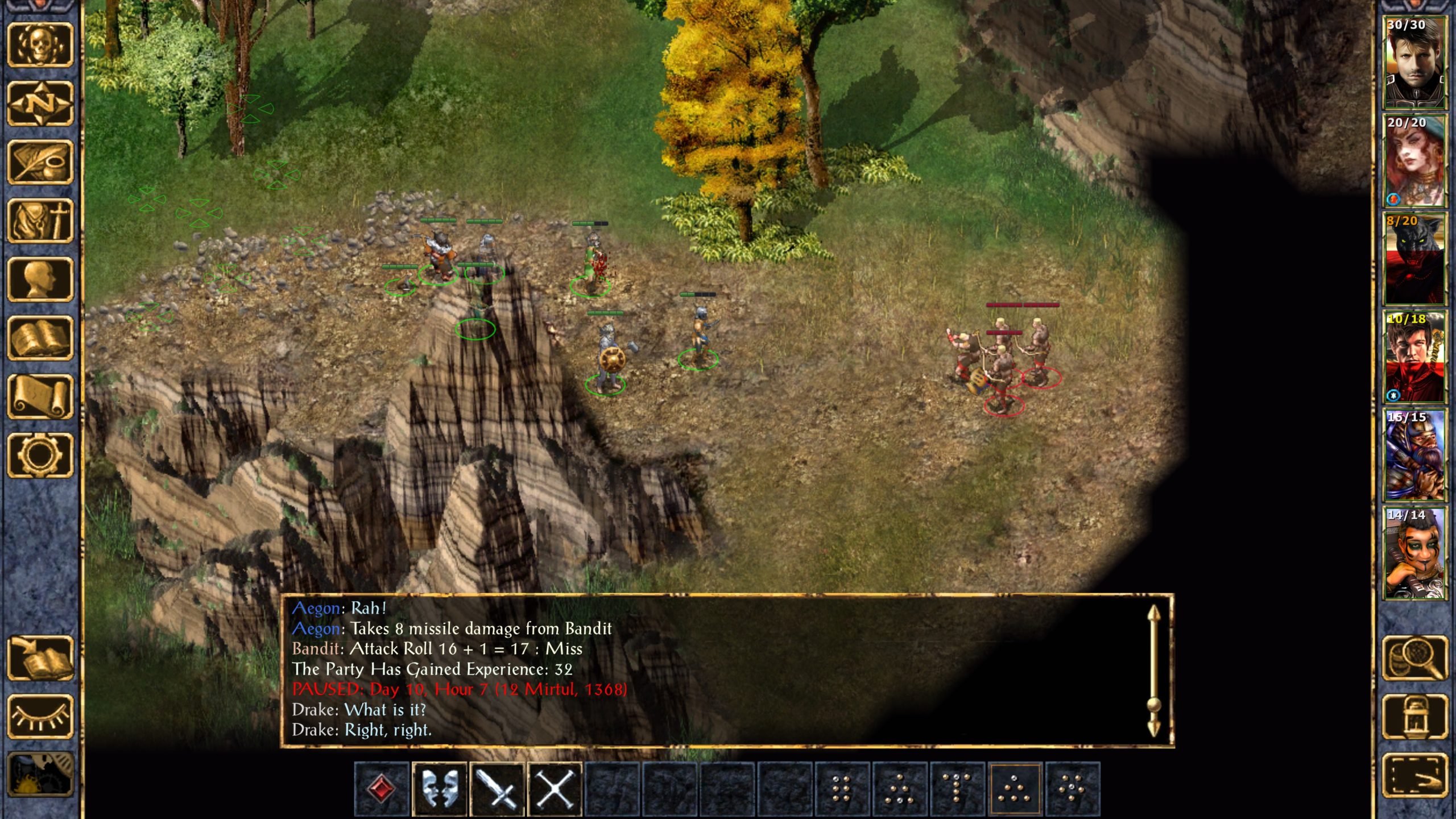Open the options gear menu
Image resolution: width=1456 pixels, height=819 pixels.
click(x=40, y=455)
